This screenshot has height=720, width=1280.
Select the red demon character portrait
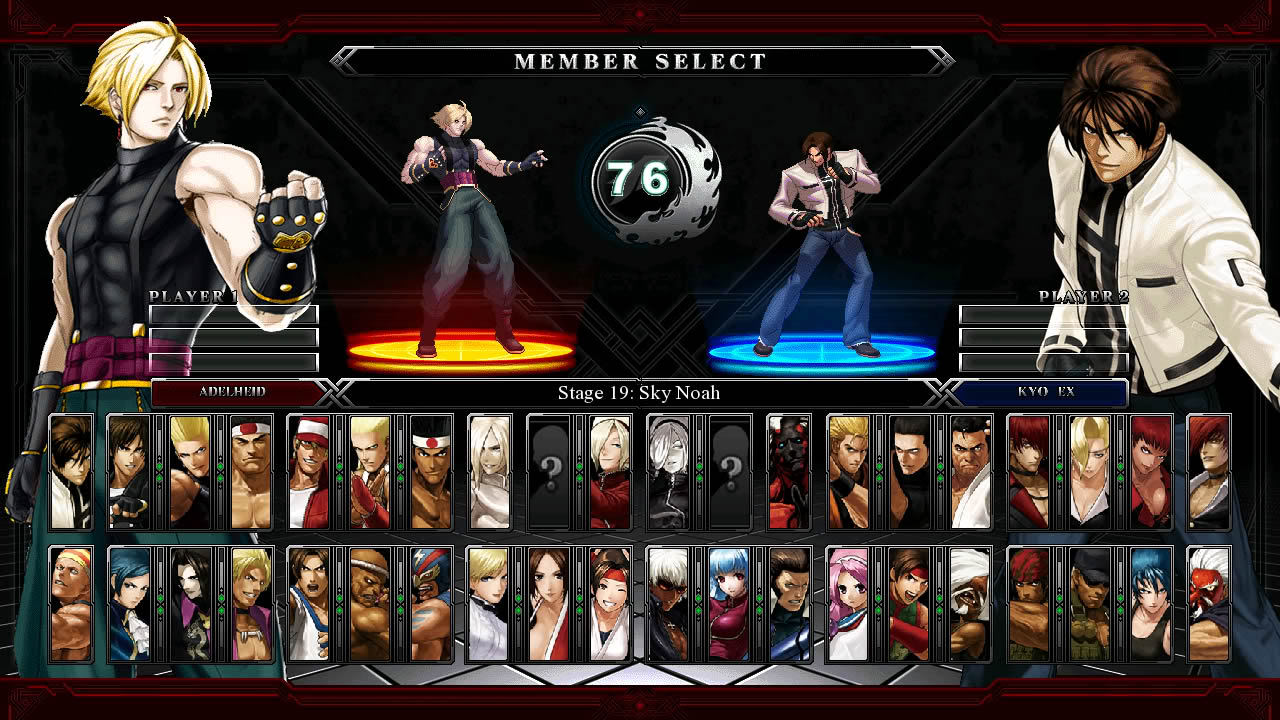pyautogui.click(x=789, y=472)
